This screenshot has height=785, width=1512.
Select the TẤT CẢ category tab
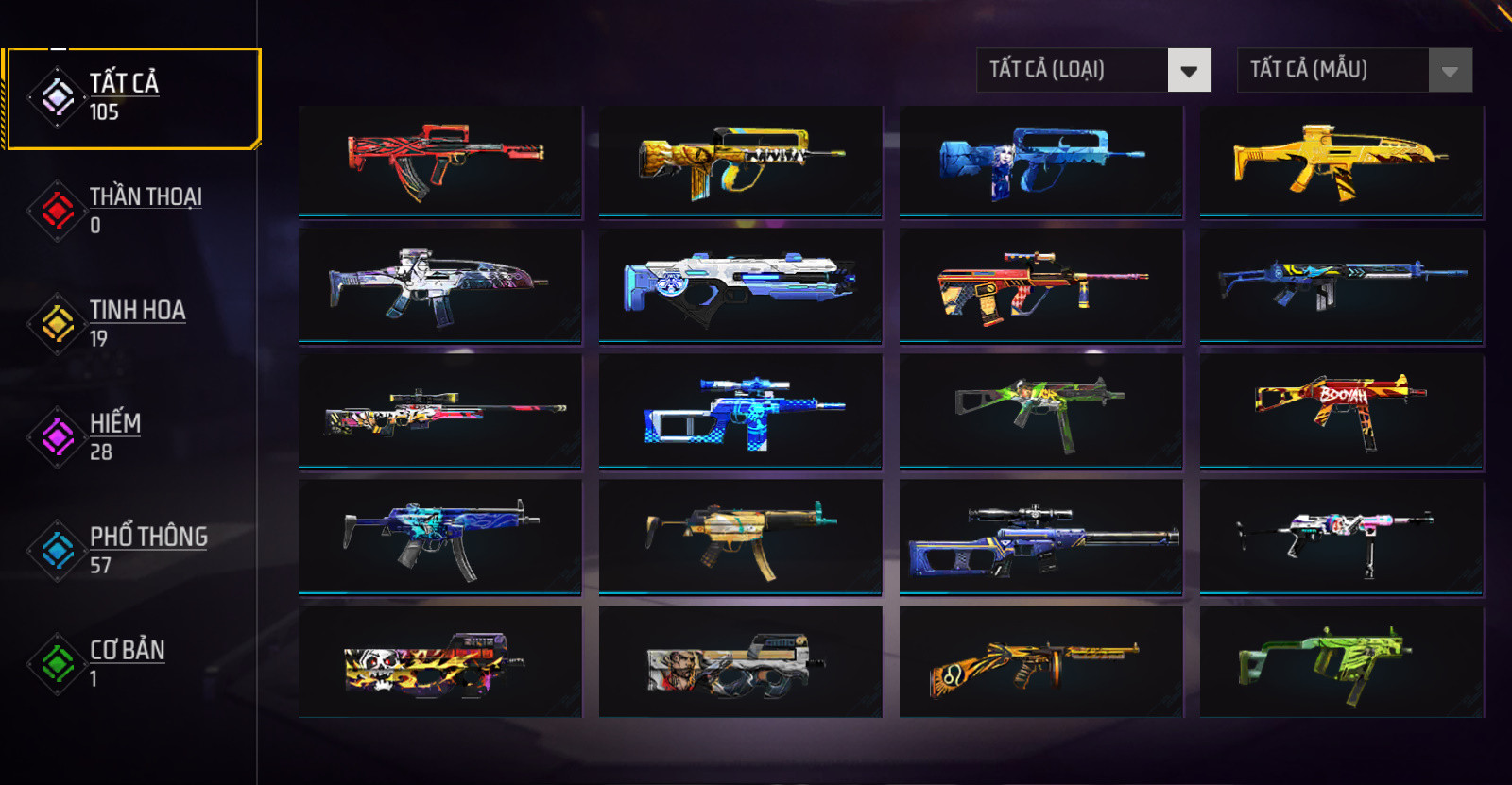click(x=132, y=98)
